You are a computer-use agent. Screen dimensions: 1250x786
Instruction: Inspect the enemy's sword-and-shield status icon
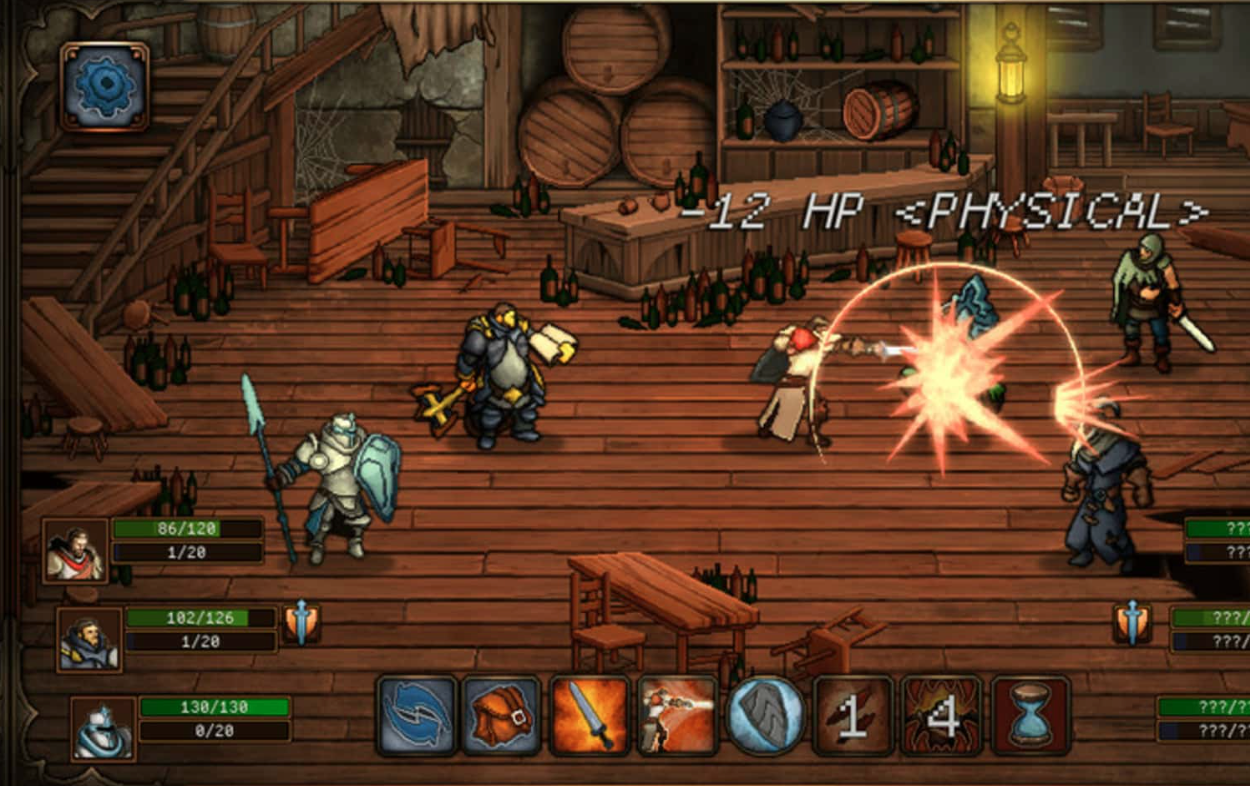click(1132, 623)
